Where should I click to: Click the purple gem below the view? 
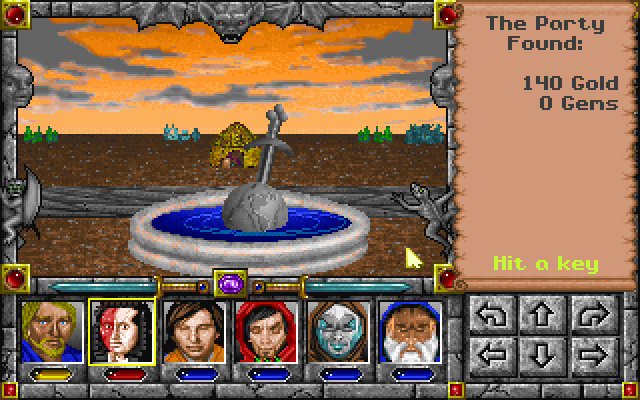(228, 284)
